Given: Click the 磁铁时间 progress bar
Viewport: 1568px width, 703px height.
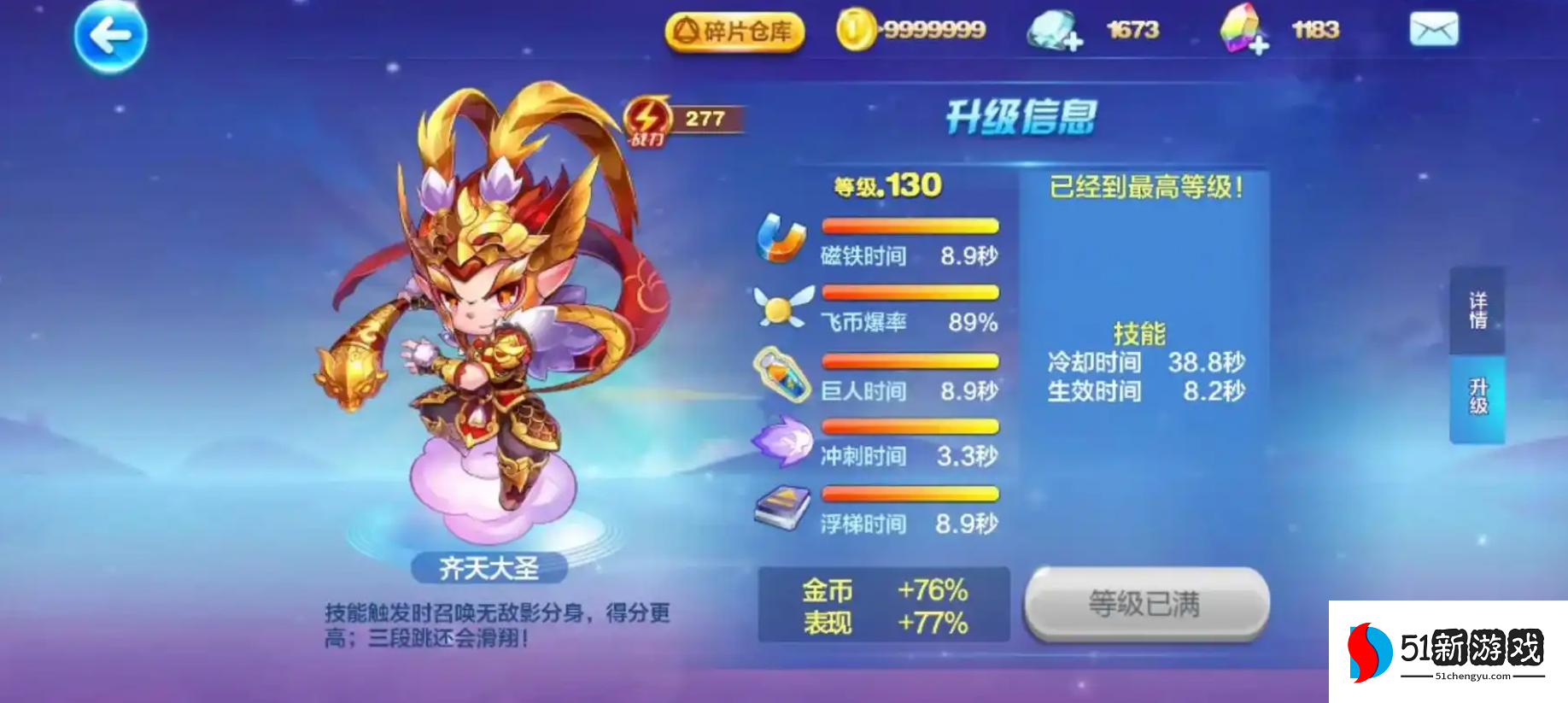Looking at the screenshot, I should pyautogui.click(x=909, y=224).
